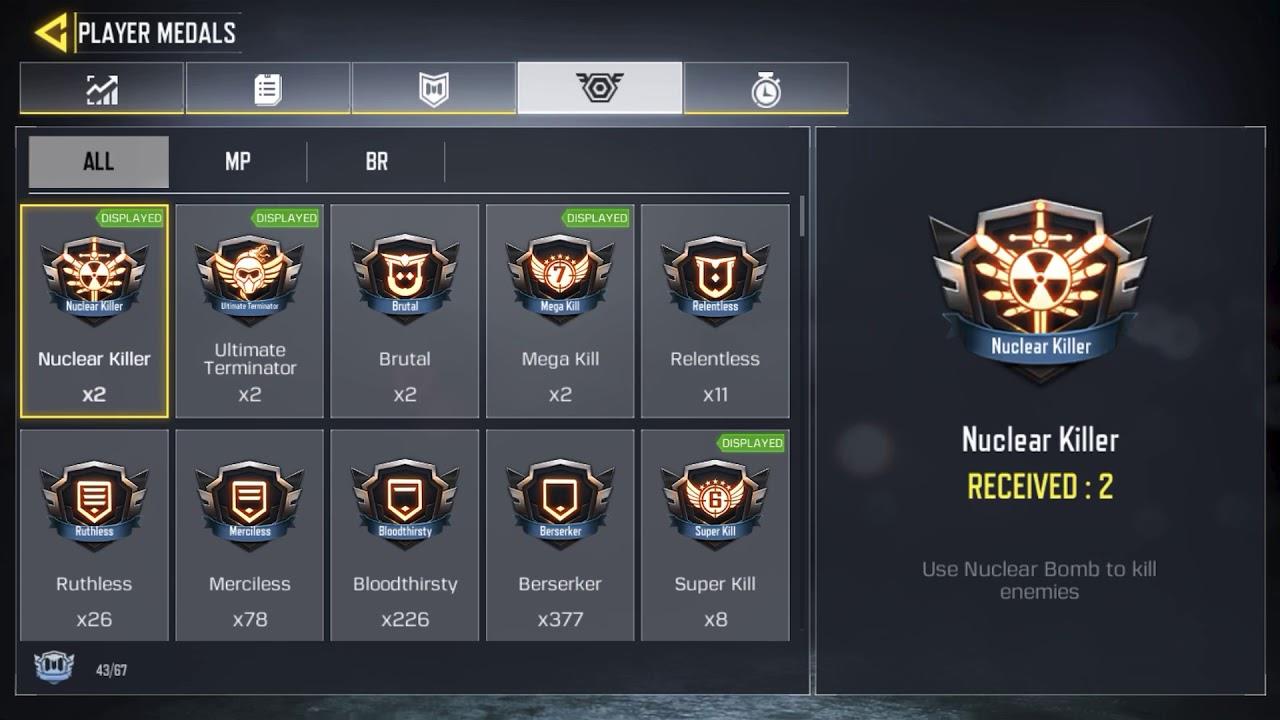Select the medals badge tab
Viewport: 1280px width, 720px height.
point(599,88)
